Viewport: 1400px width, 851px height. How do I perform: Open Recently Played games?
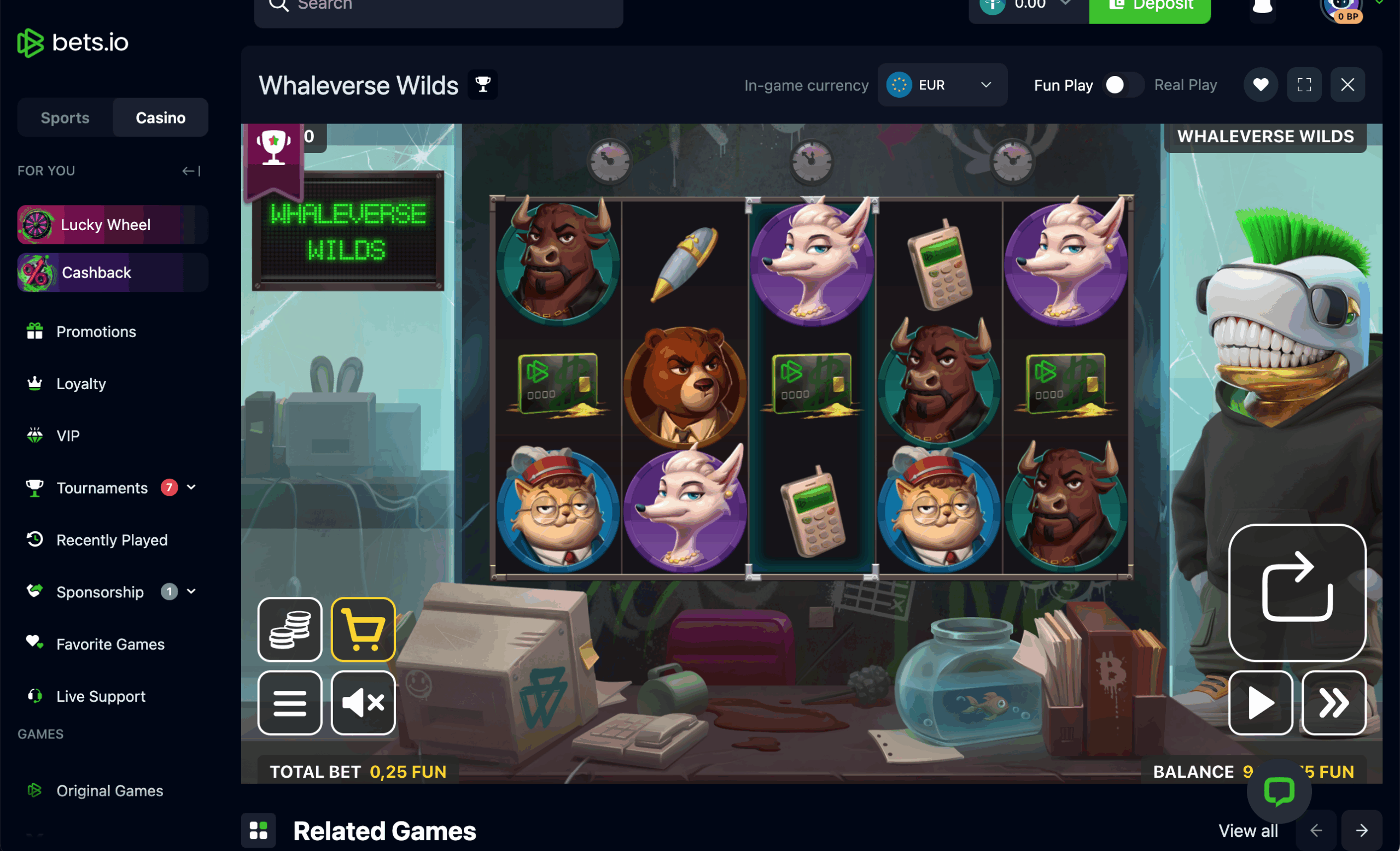pos(112,540)
